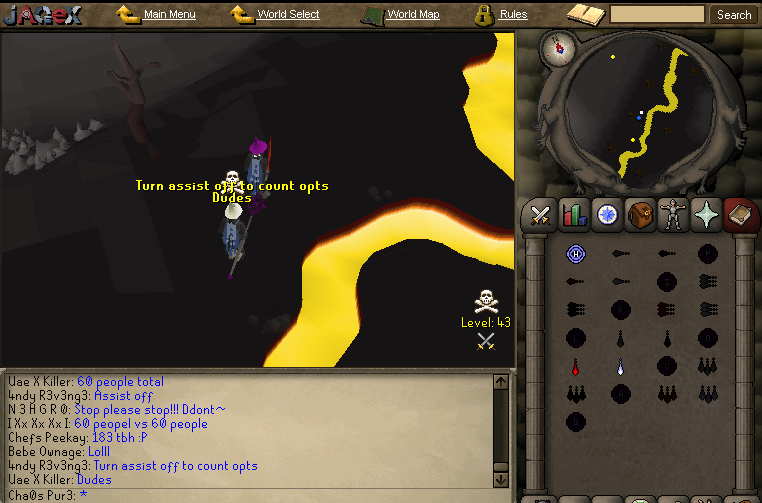Image resolution: width=762 pixels, height=503 pixels.
Task: Go to World Select
Action: click(288, 15)
